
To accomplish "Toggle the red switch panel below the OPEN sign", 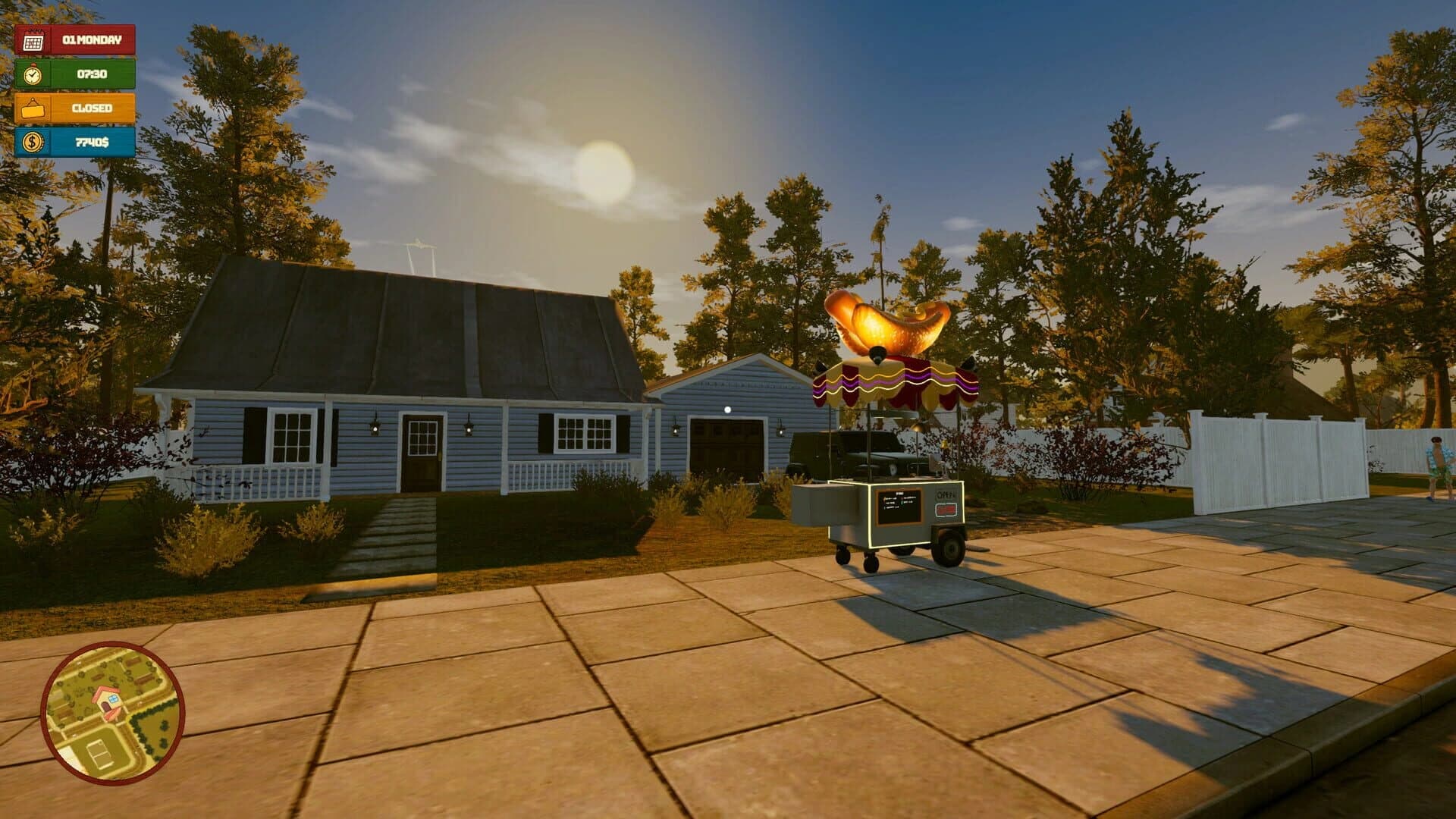I will pyautogui.click(x=946, y=510).
